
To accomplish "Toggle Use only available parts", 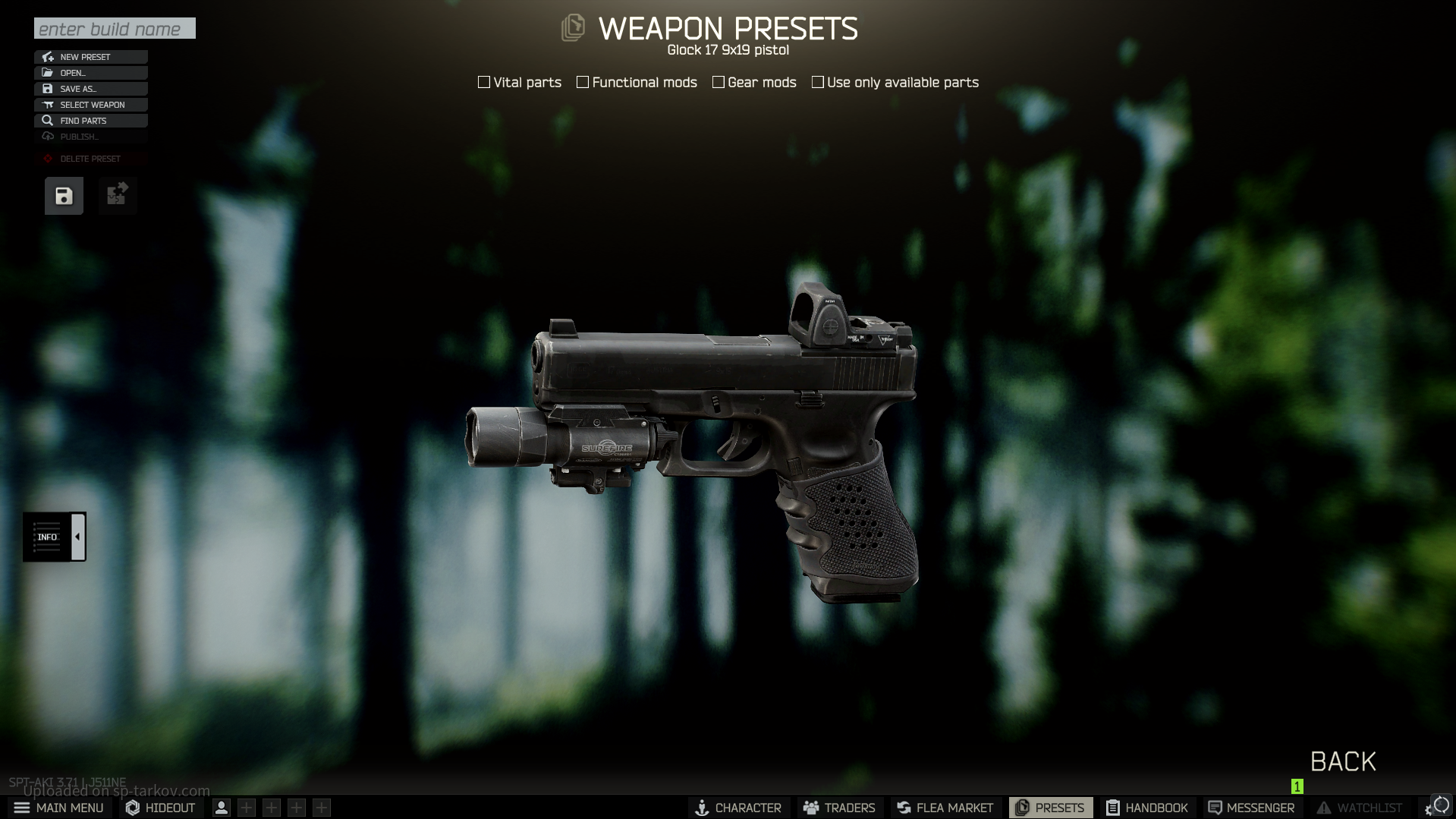I will [818, 82].
